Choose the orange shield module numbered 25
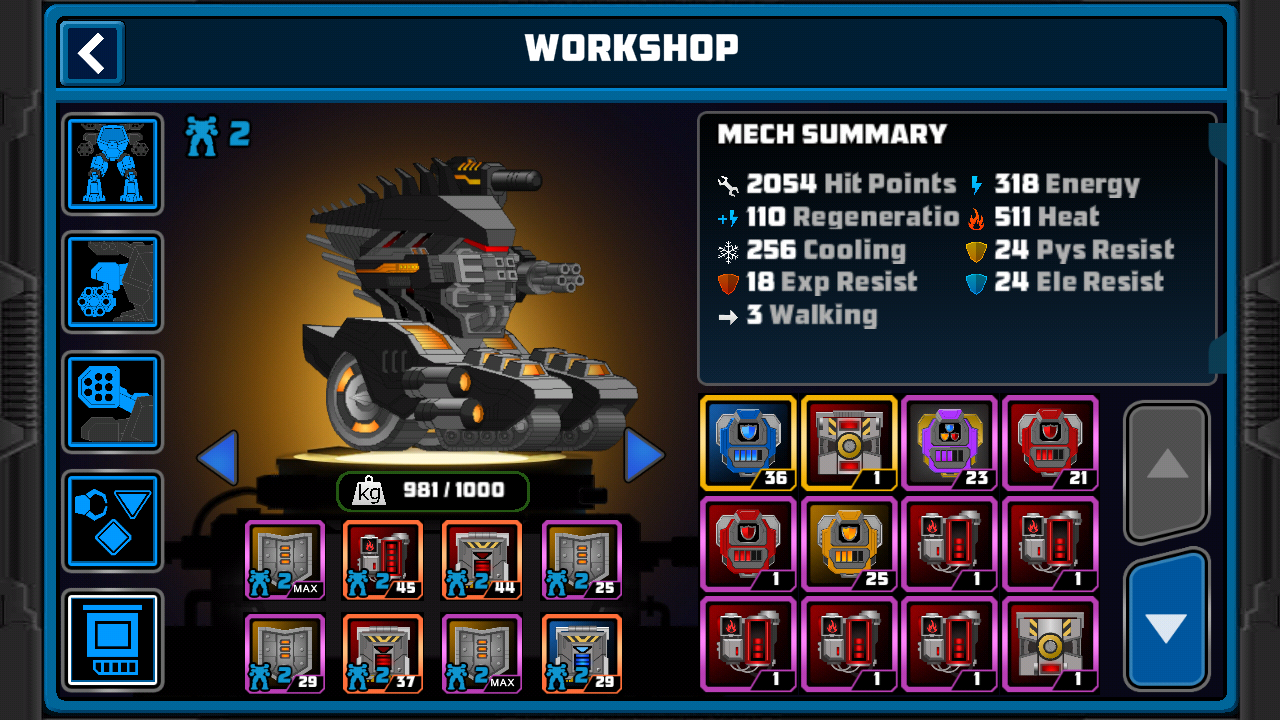This screenshot has width=1280, height=720. coord(849,543)
